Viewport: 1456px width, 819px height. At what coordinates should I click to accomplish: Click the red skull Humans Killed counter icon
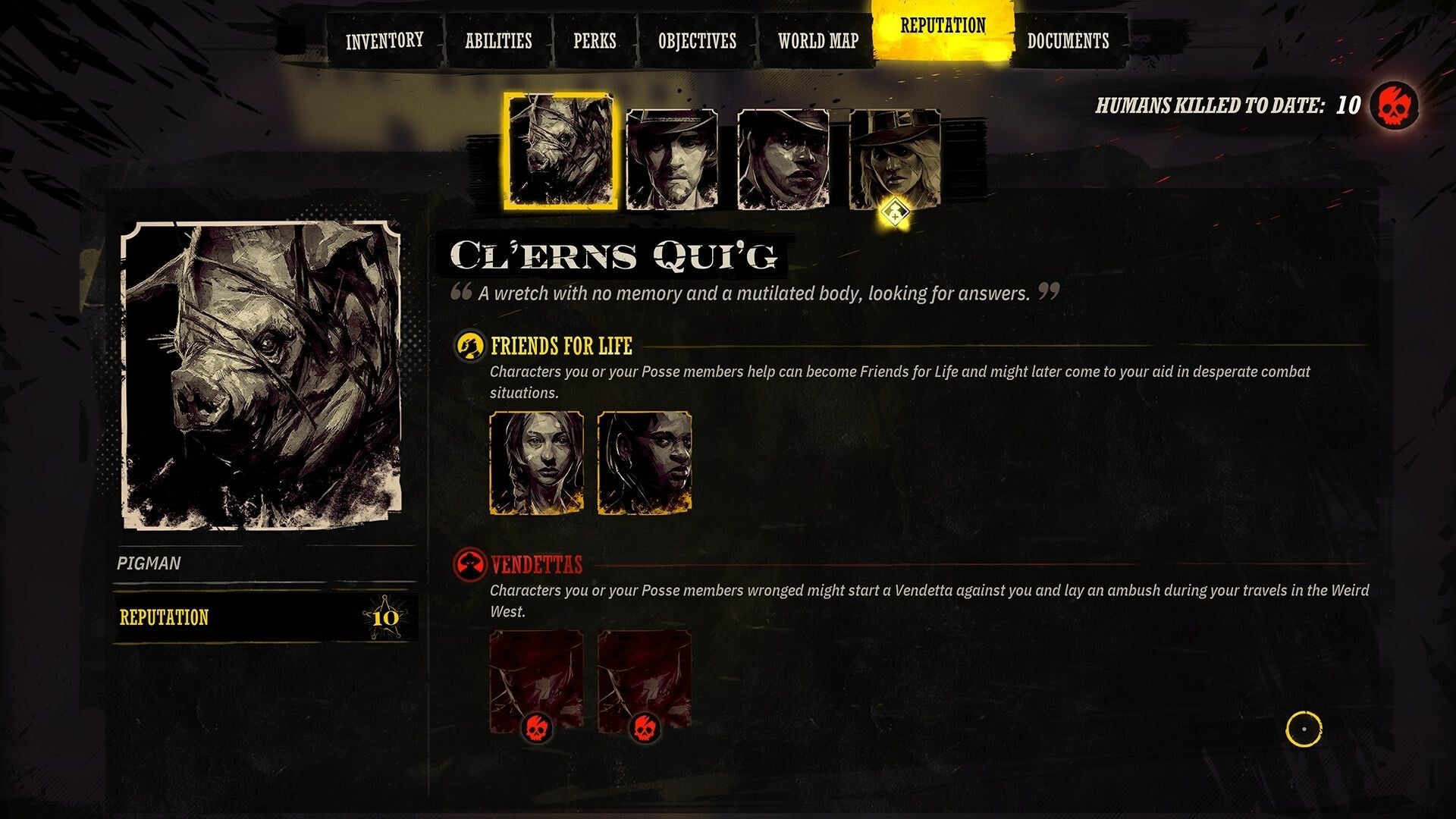point(1394,107)
